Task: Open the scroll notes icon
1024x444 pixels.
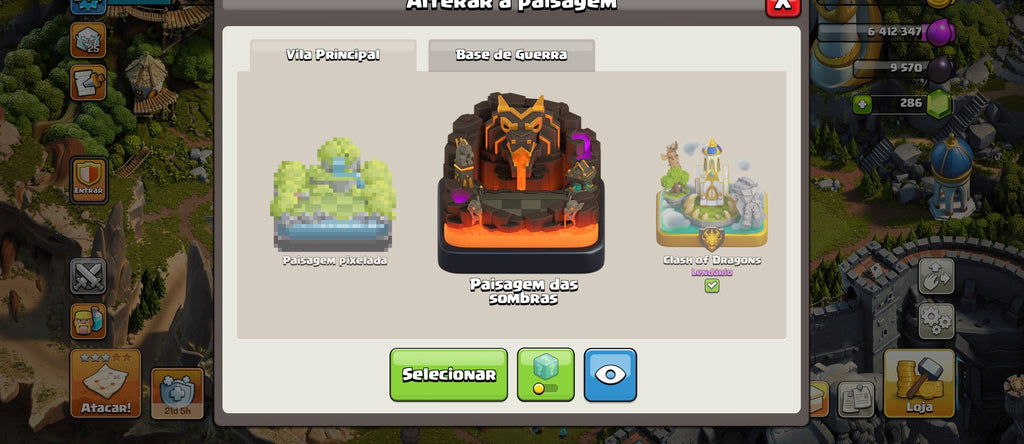Action: click(x=88, y=82)
